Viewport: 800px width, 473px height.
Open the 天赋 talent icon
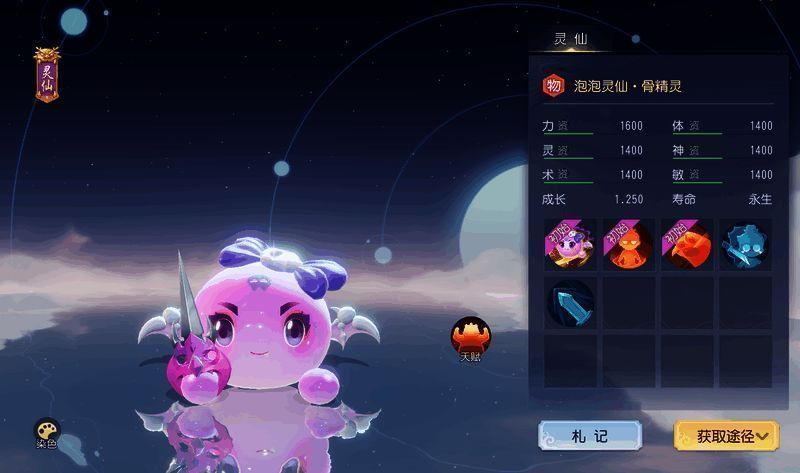tap(468, 337)
